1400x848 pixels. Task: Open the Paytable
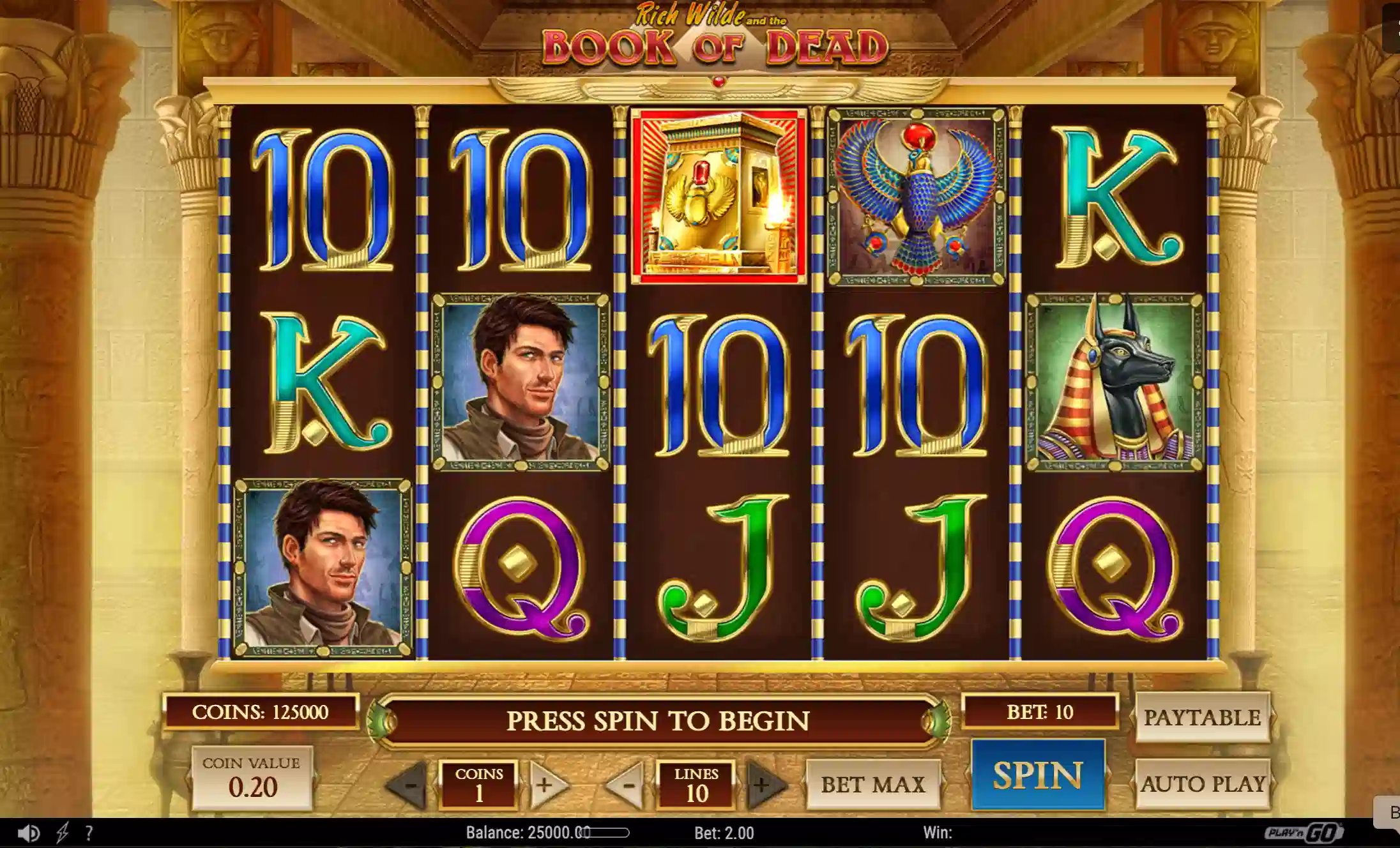1202,718
